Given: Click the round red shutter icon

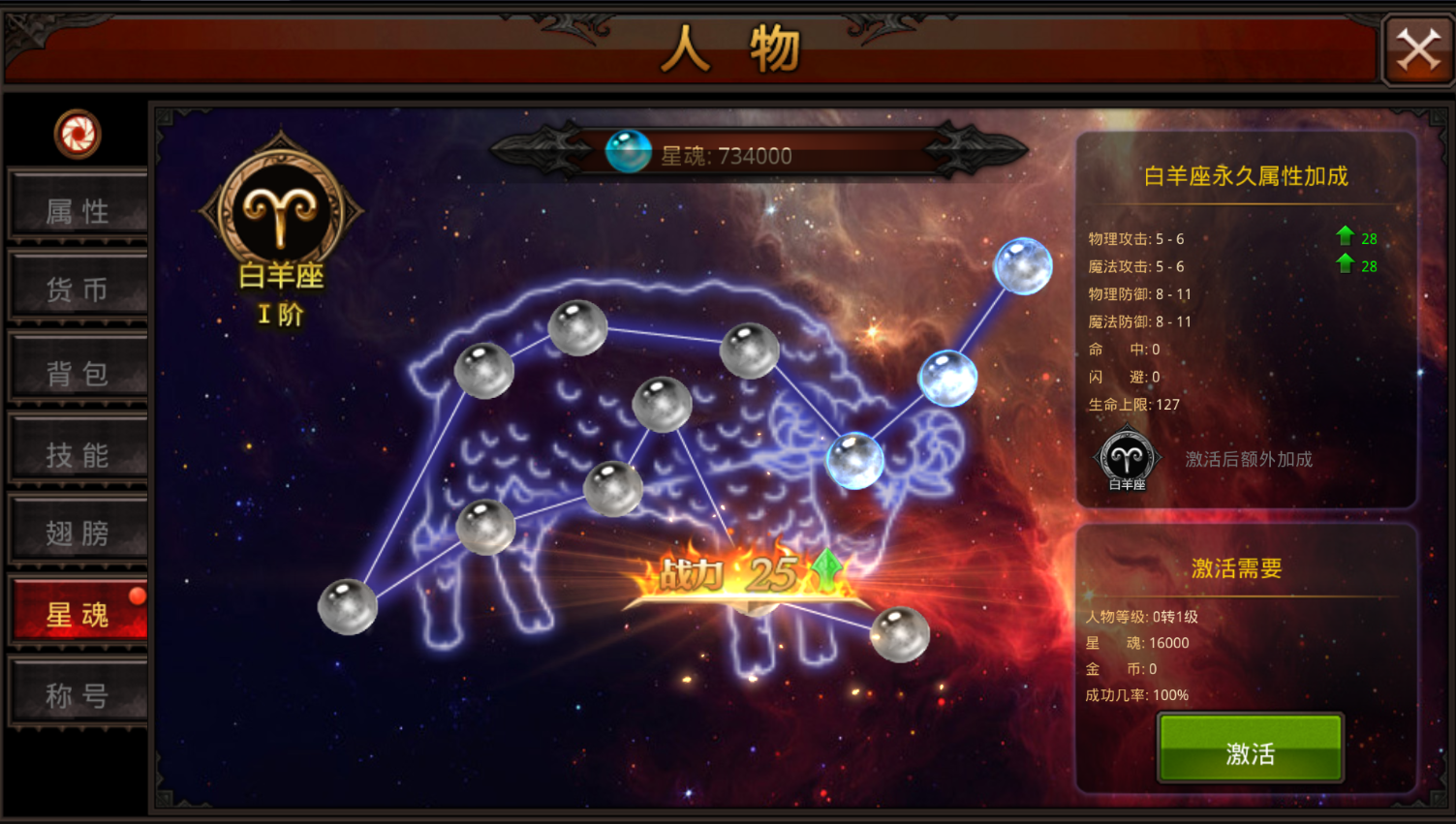Looking at the screenshot, I should [x=77, y=134].
